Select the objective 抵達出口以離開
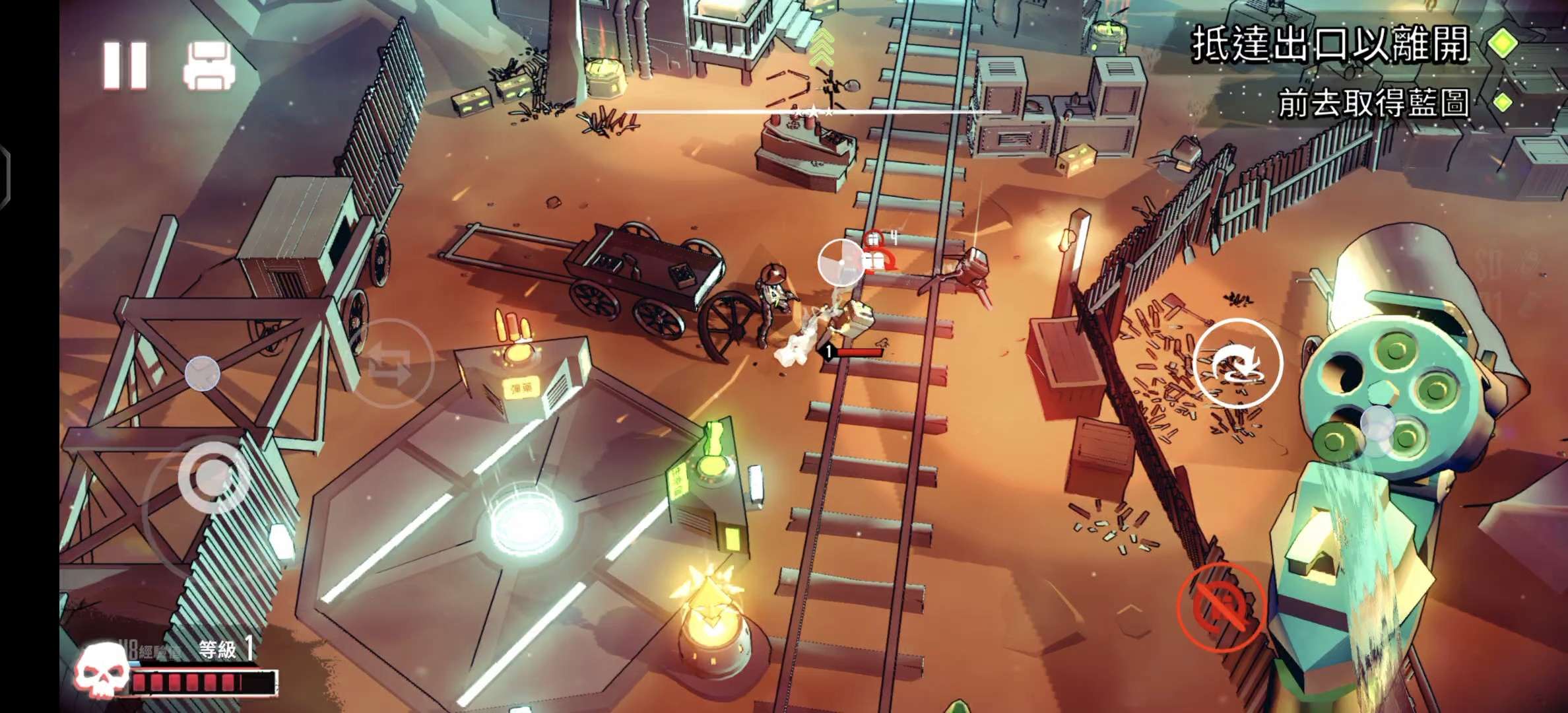The width and height of the screenshot is (1568, 713). tap(1330, 45)
